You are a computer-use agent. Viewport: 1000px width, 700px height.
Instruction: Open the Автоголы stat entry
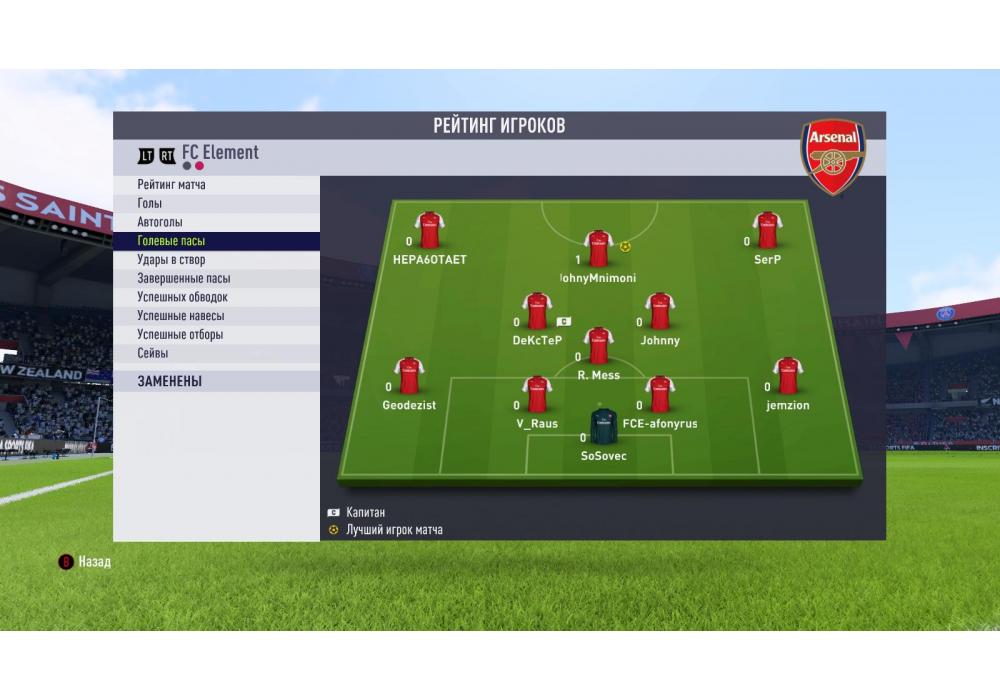click(x=160, y=222)
